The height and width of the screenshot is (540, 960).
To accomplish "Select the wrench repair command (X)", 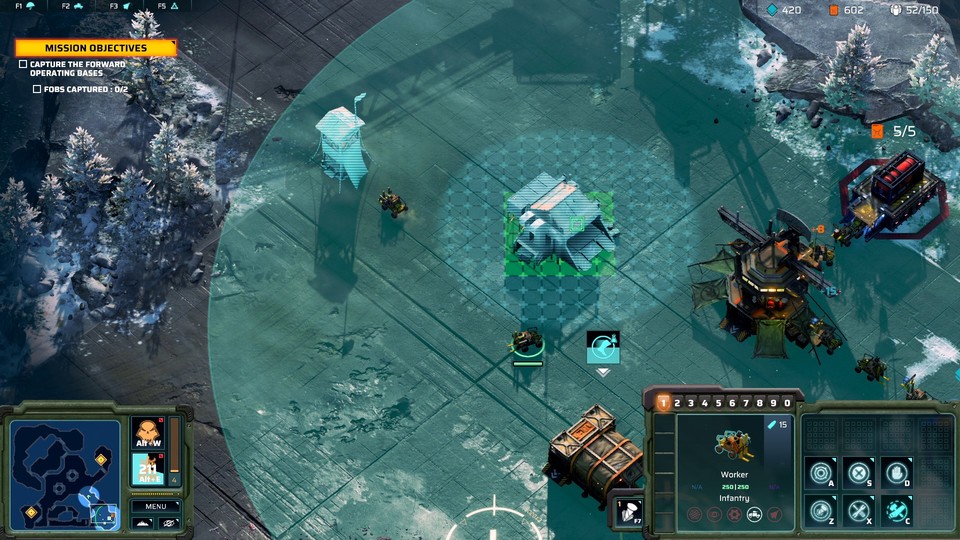I will point(859,510).
